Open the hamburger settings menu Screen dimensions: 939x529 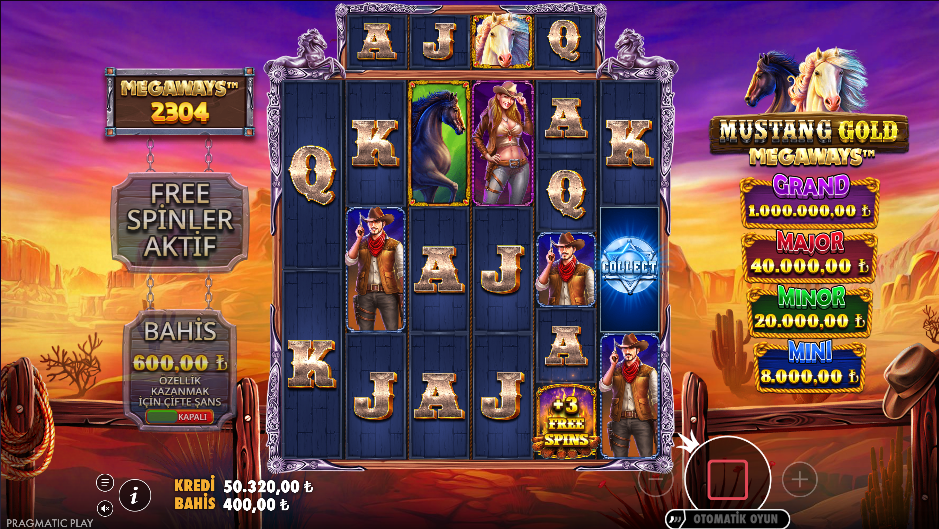click(x=104, y=482)
